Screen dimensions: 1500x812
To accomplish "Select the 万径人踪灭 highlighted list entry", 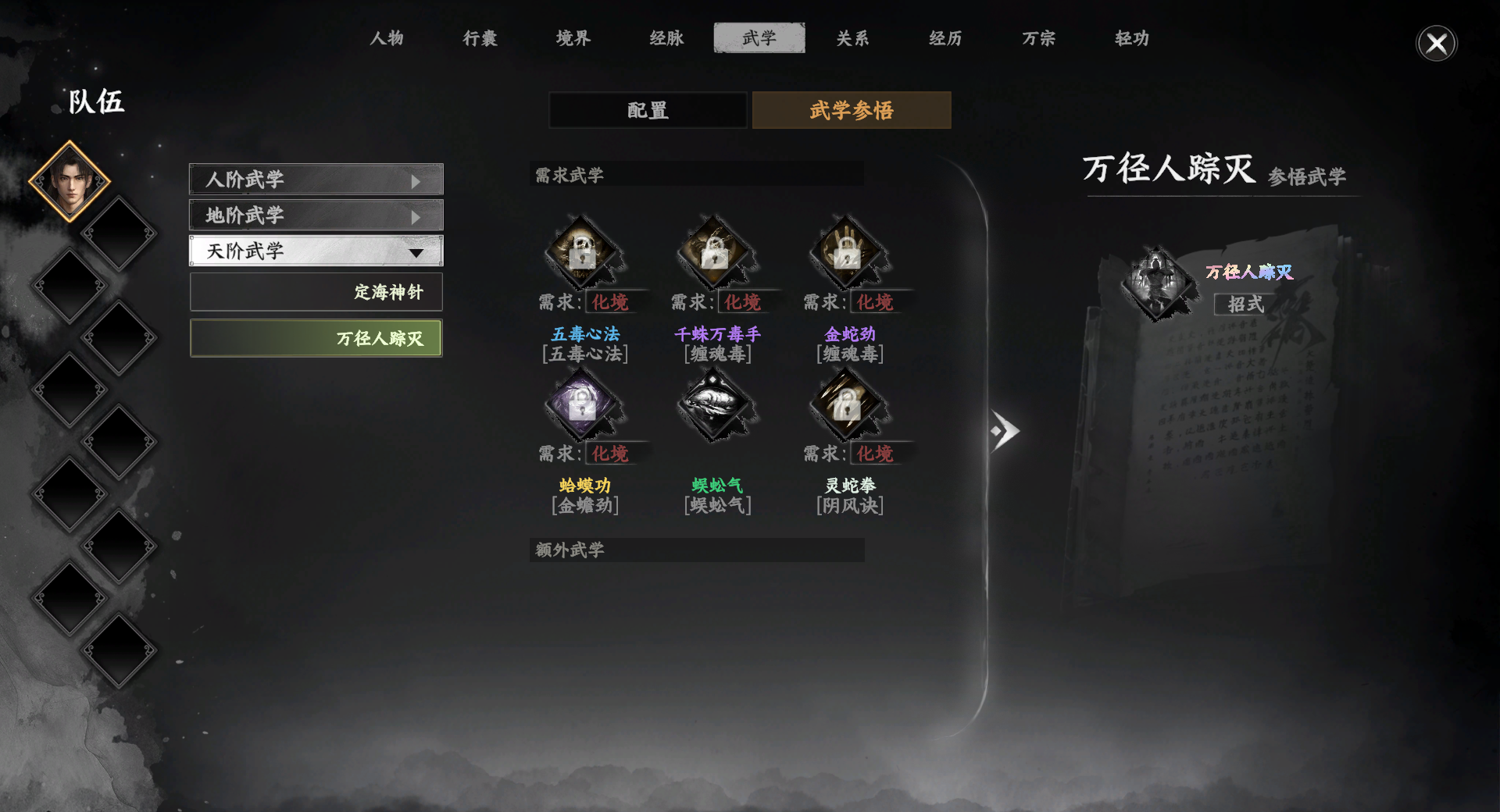I will point(316,337).
